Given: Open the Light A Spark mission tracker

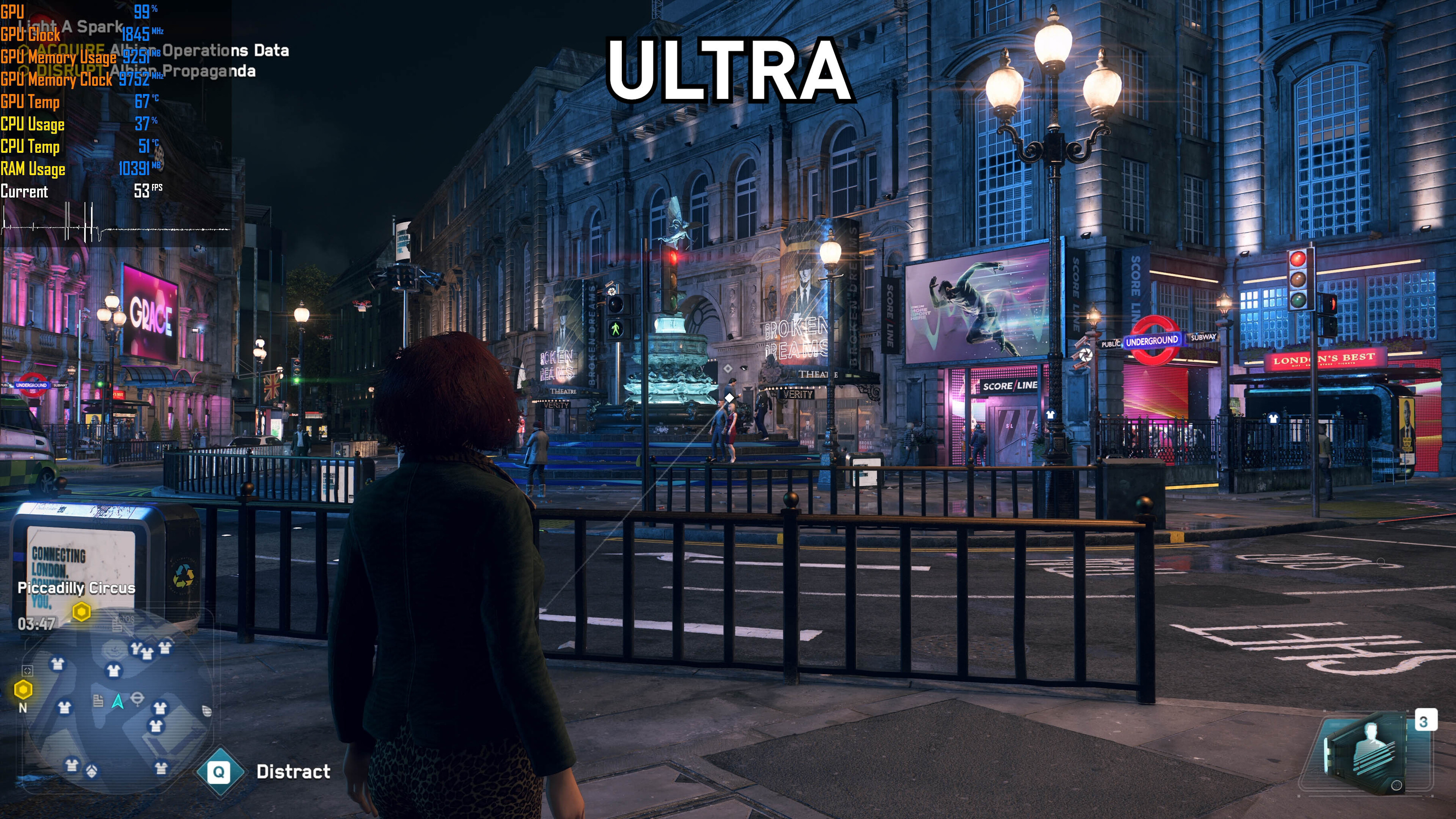Looking at the screenshot, I should [70, 27].
